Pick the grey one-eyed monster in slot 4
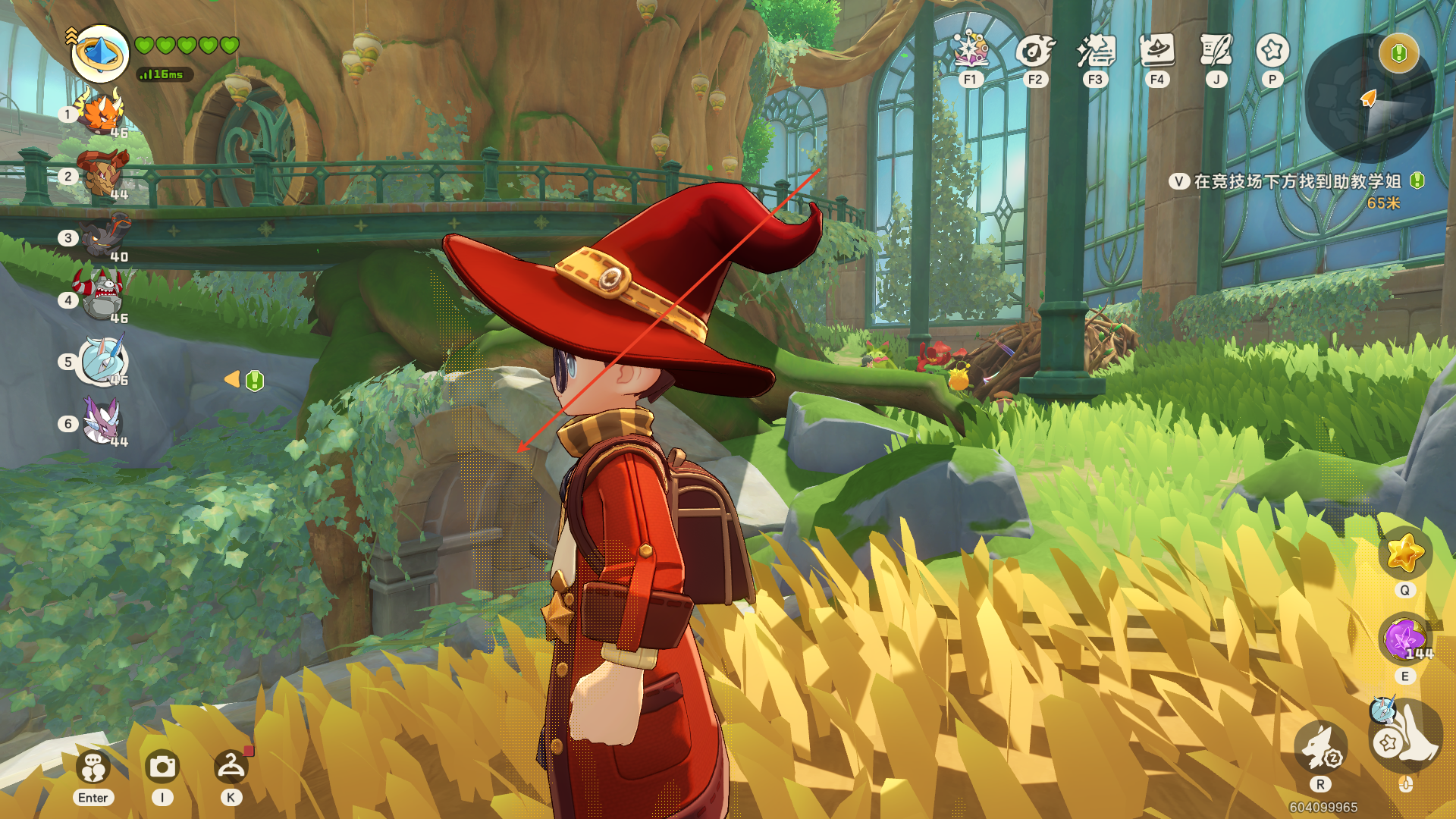 (x=102, y=296)
